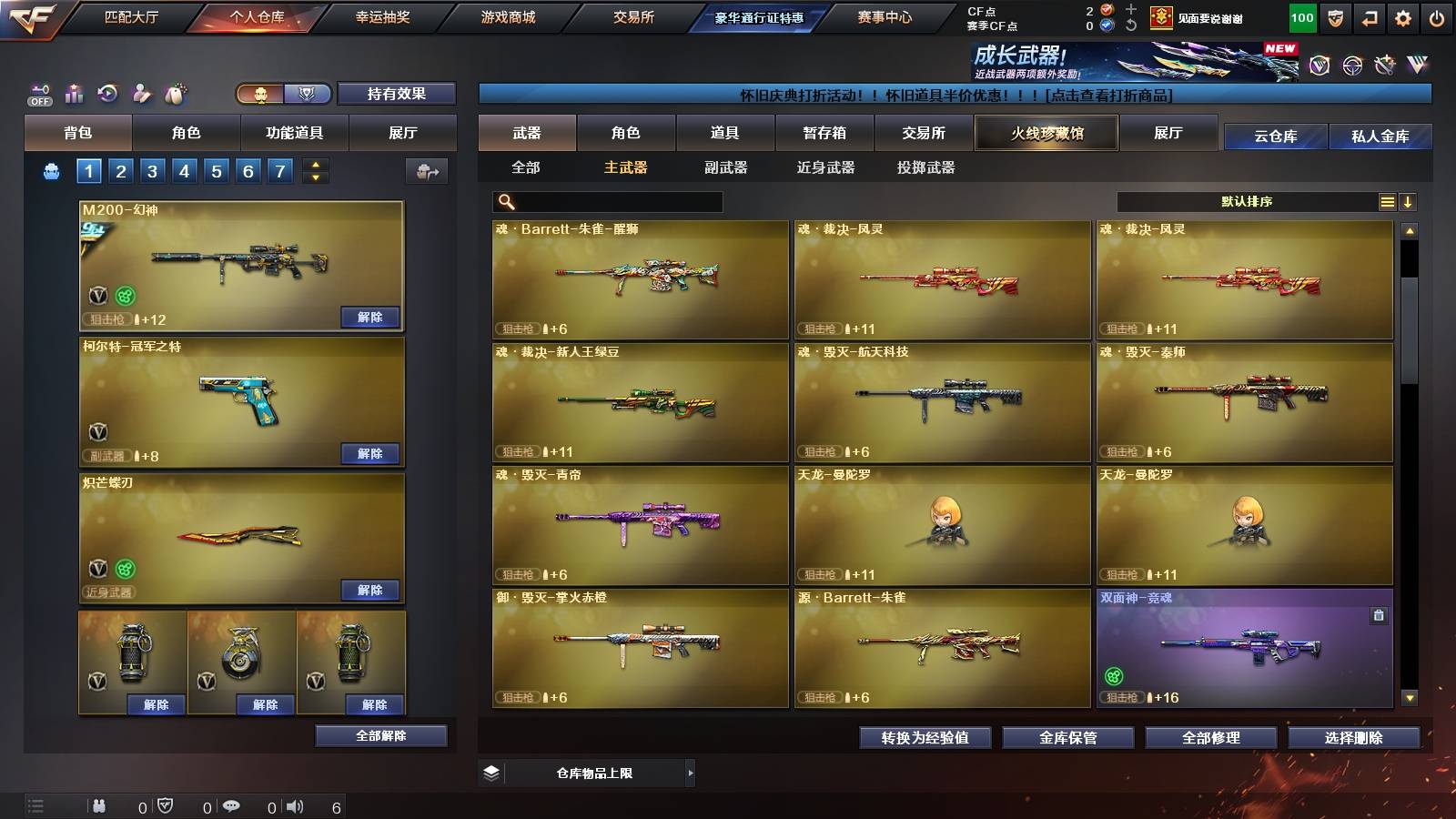This screenshot has height=819, width=1456.
Task: Open the chat bubble icon in the status bar
Action: [232, 806]
